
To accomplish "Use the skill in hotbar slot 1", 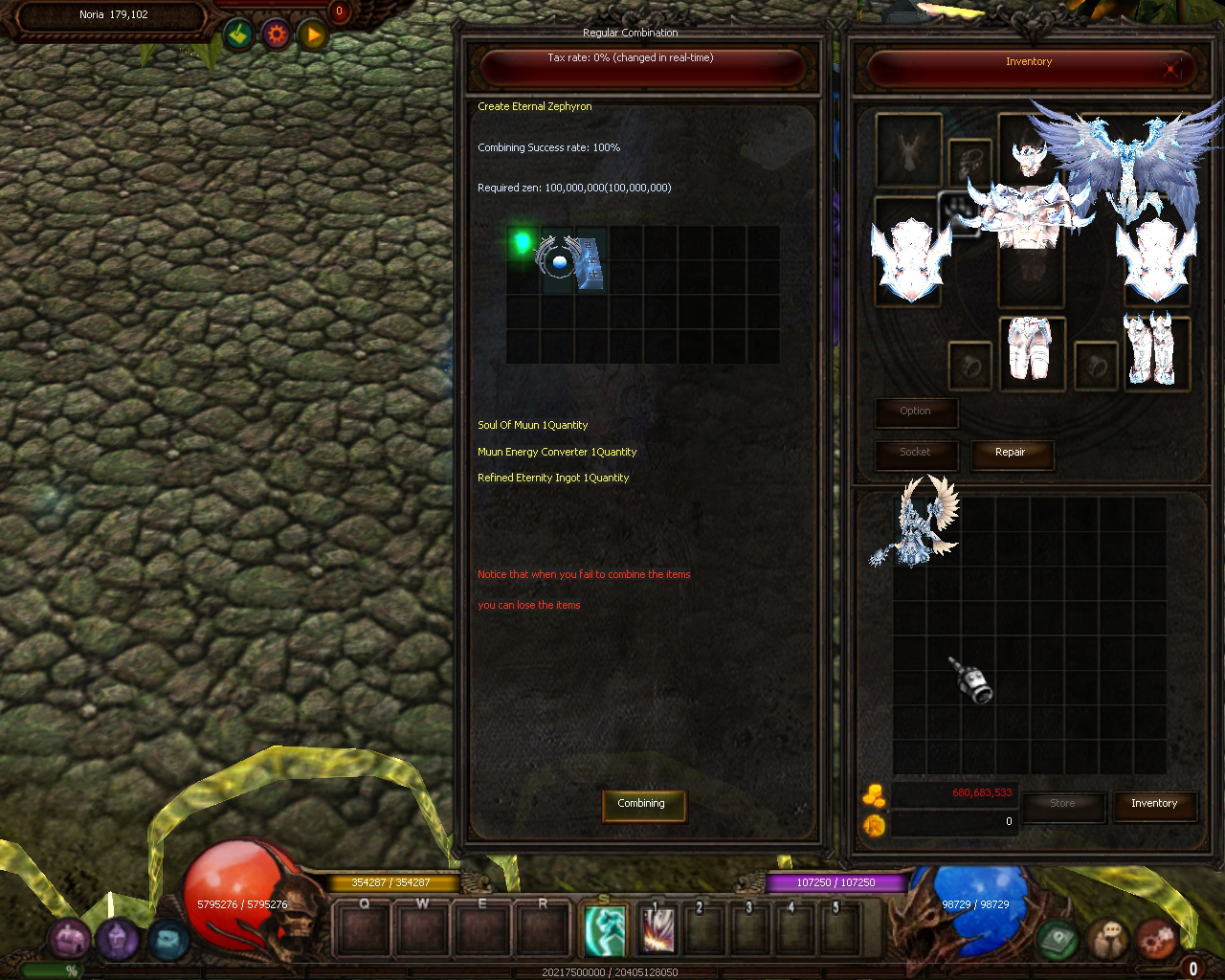I will point(658,929).
